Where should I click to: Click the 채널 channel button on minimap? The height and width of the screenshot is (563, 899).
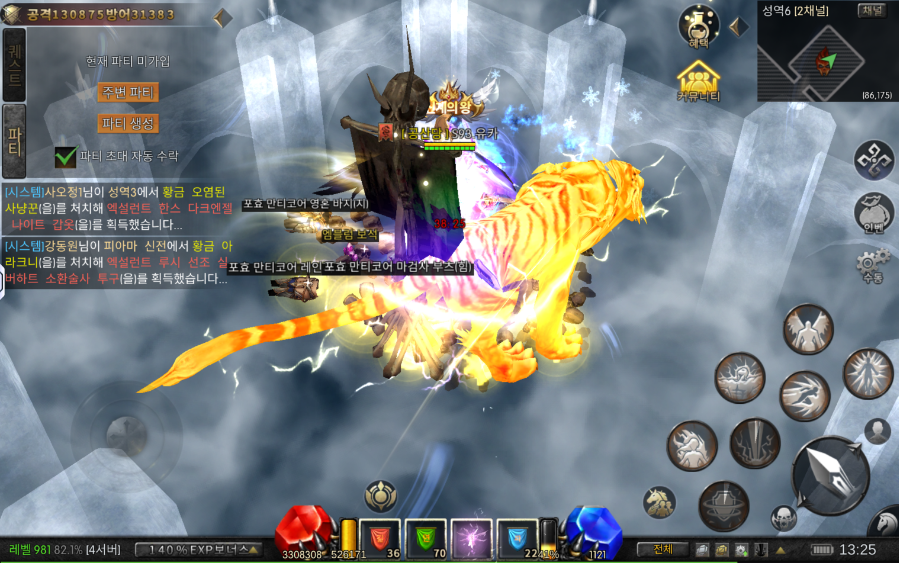click(872, 11)
